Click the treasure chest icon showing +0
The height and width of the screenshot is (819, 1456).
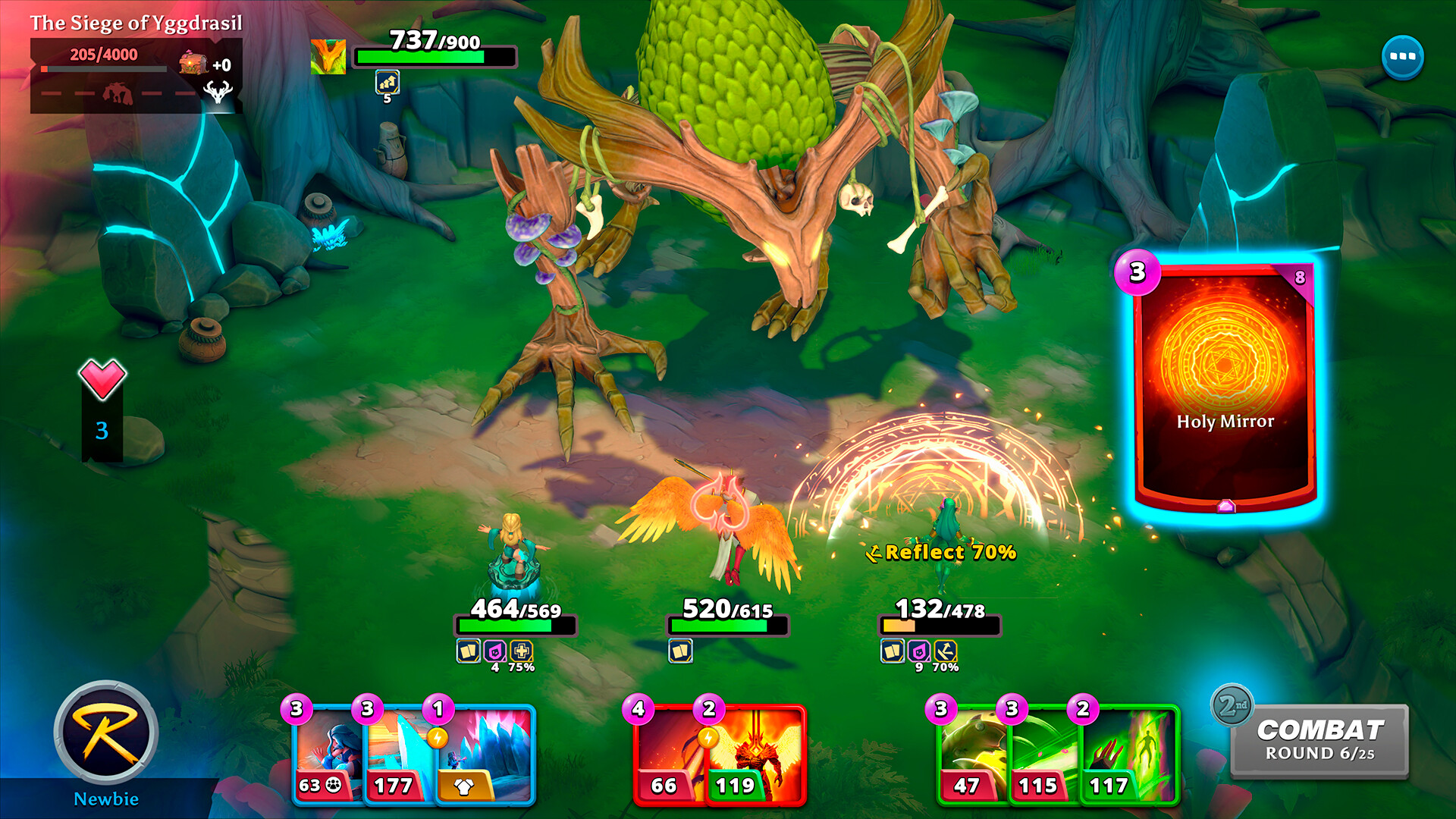point(192,64)
